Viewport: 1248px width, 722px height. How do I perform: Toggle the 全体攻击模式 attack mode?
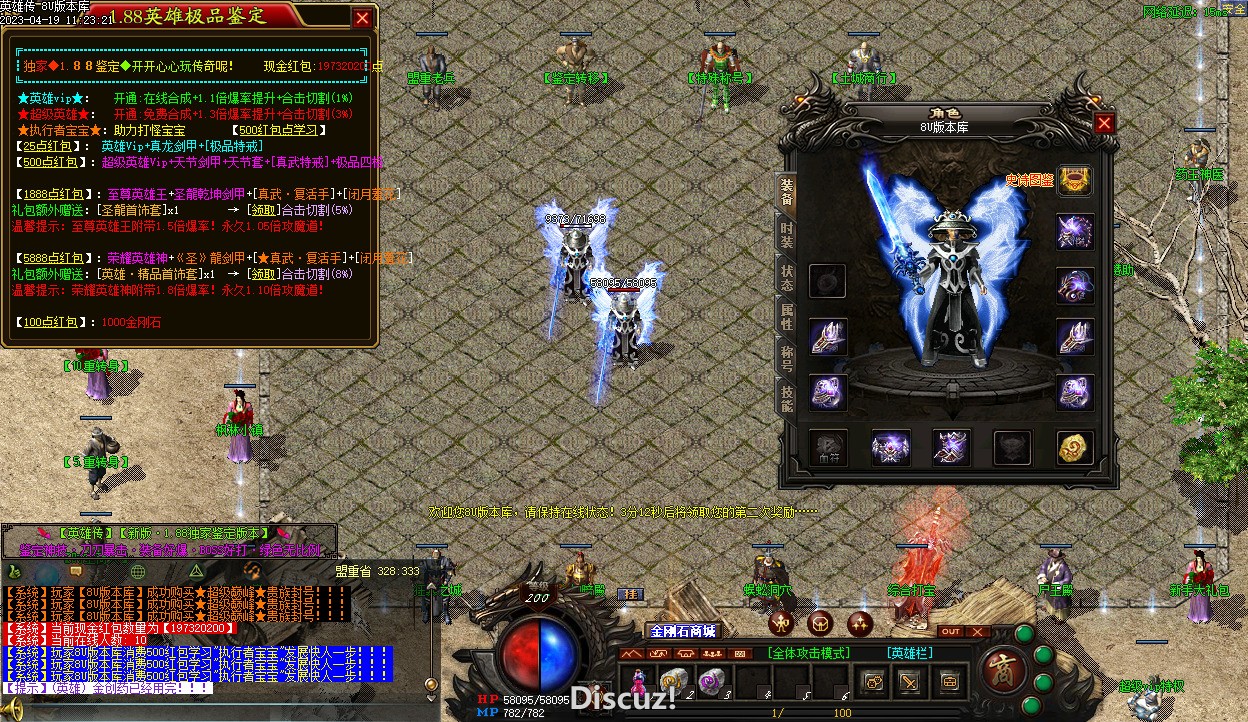tap(808, 653)
